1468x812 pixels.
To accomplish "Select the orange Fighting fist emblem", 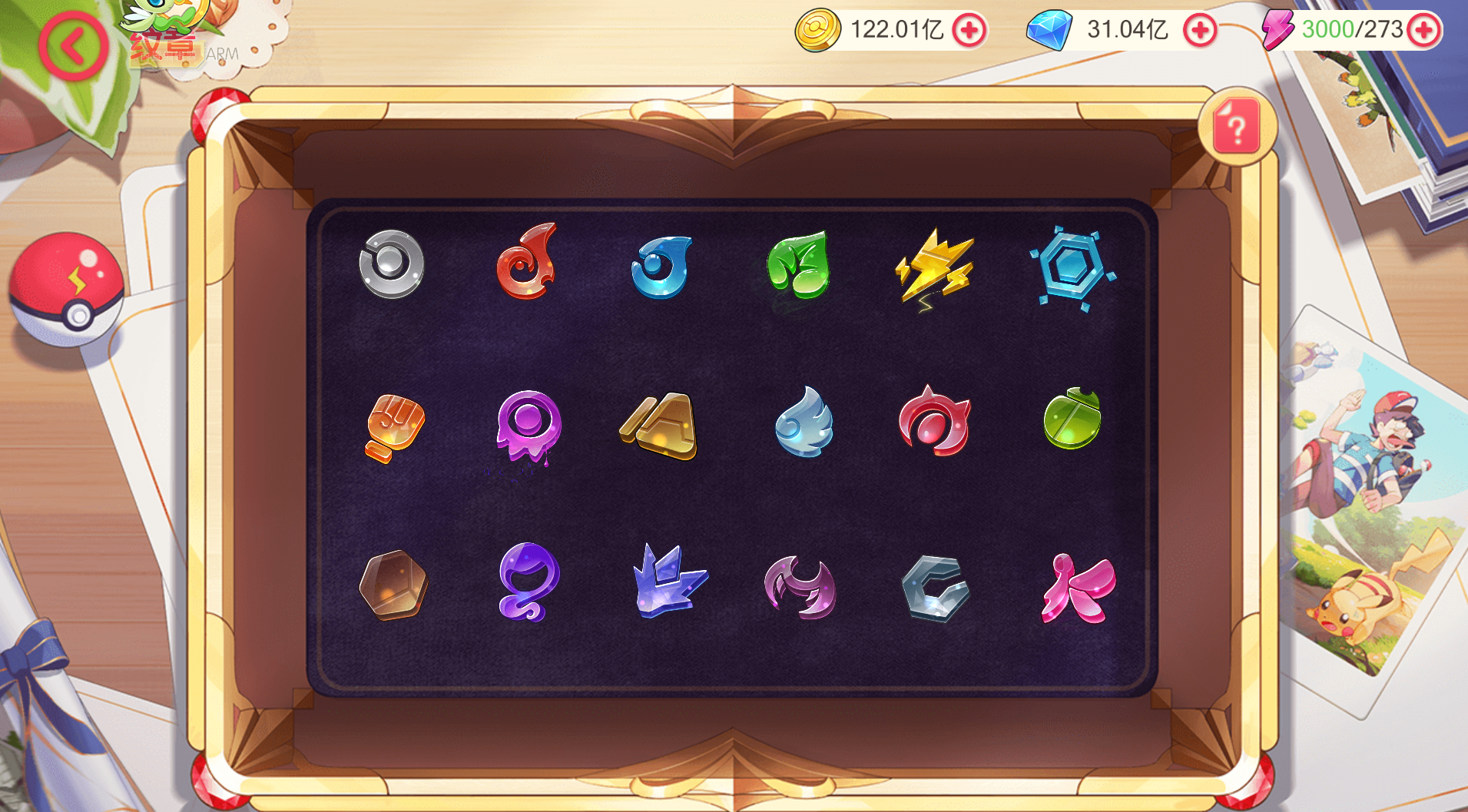I will (395, 427).
